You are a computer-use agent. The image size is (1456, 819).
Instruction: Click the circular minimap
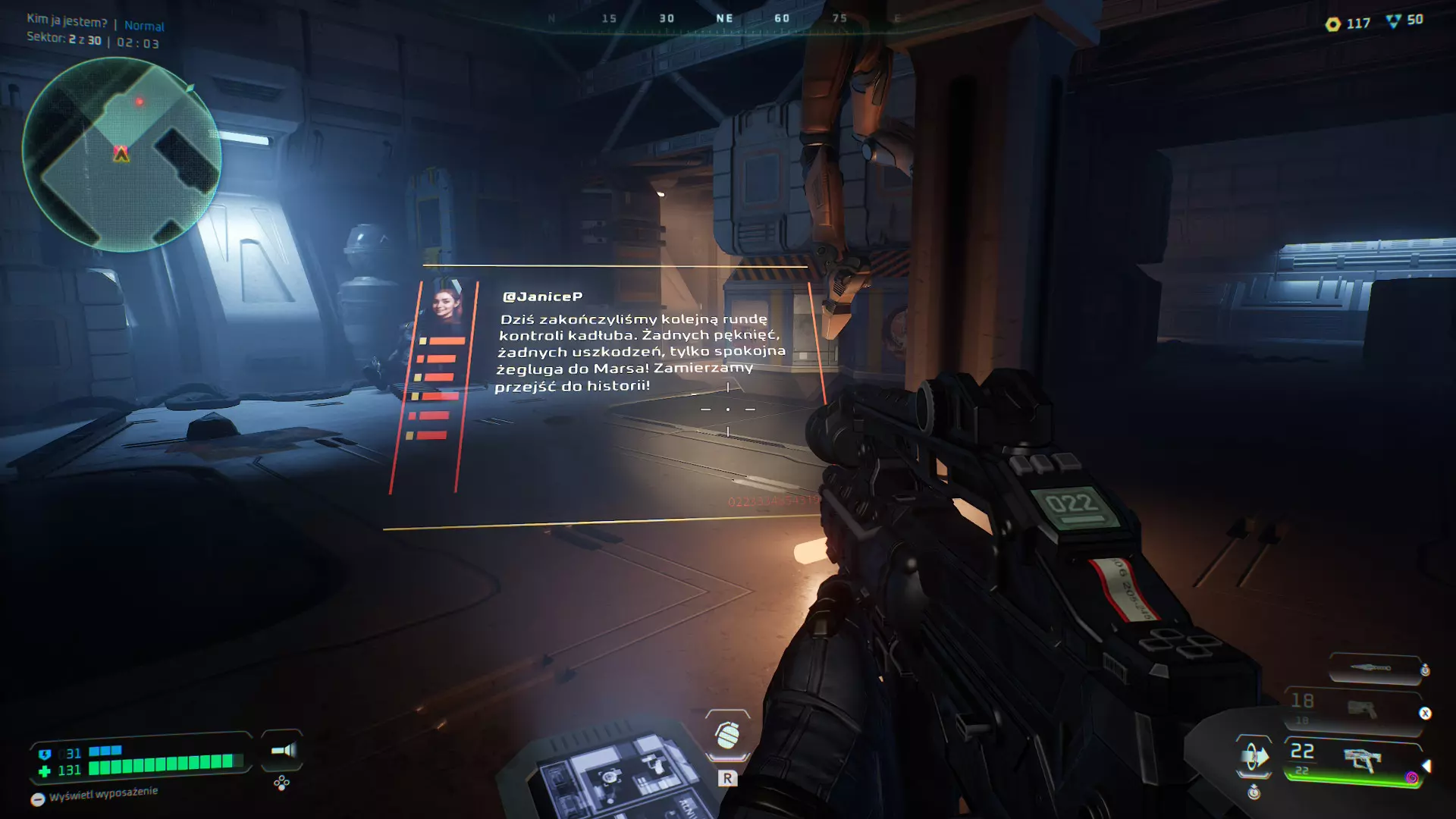(x=121, y=155)
